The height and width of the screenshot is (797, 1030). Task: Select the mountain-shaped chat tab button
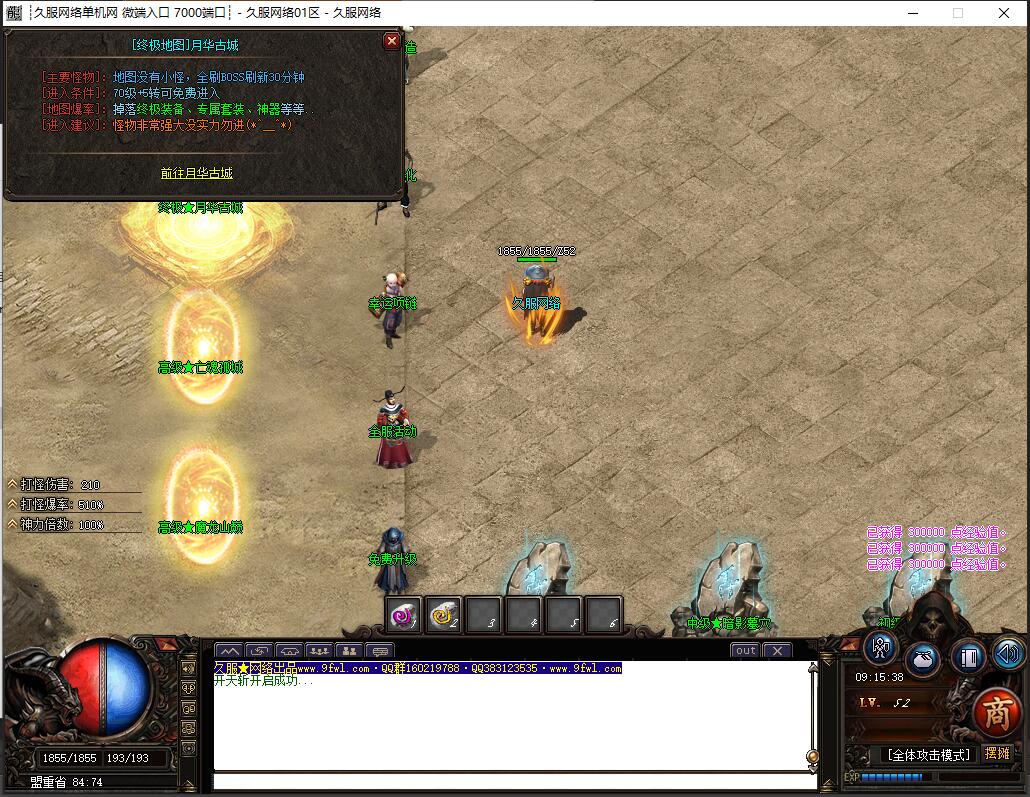[x=229, y=651]
